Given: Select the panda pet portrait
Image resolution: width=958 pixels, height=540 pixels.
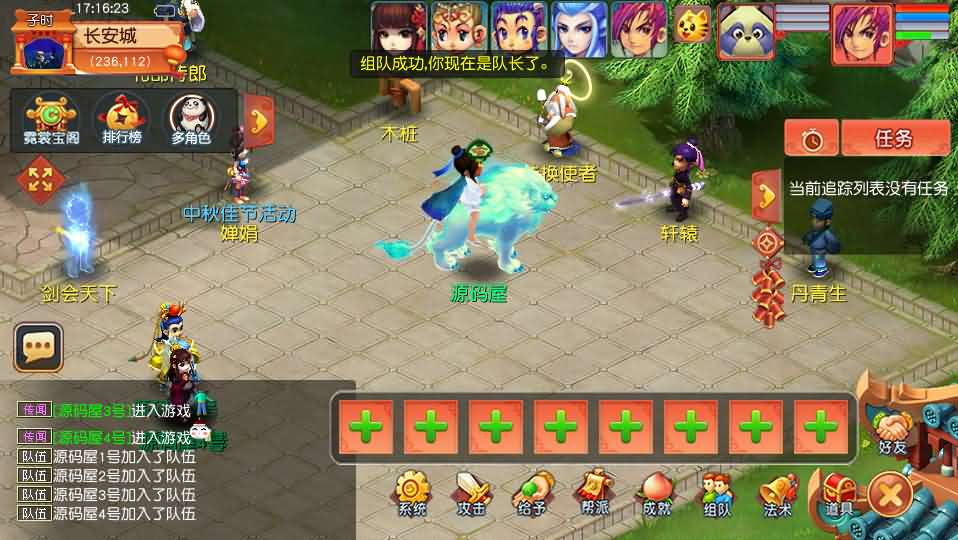Looking at the screenshot, I should tap(745, 27).
